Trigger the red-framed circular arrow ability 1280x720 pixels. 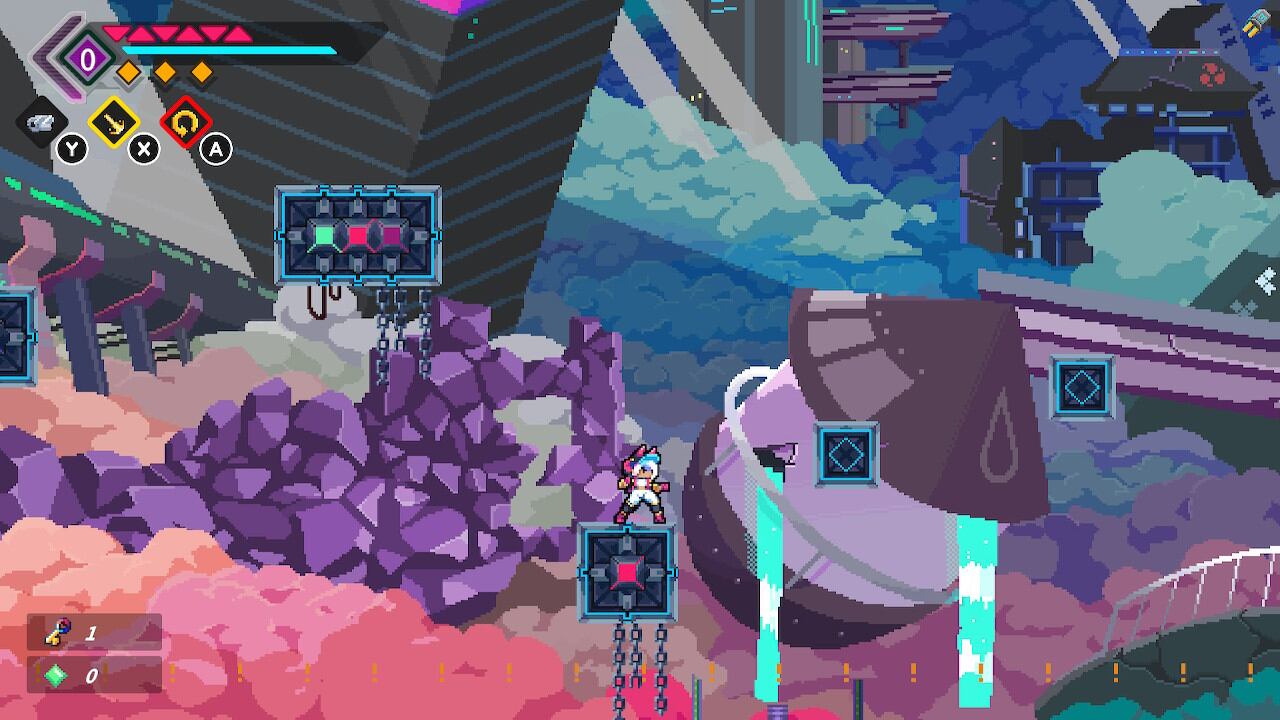coord(186,123)
